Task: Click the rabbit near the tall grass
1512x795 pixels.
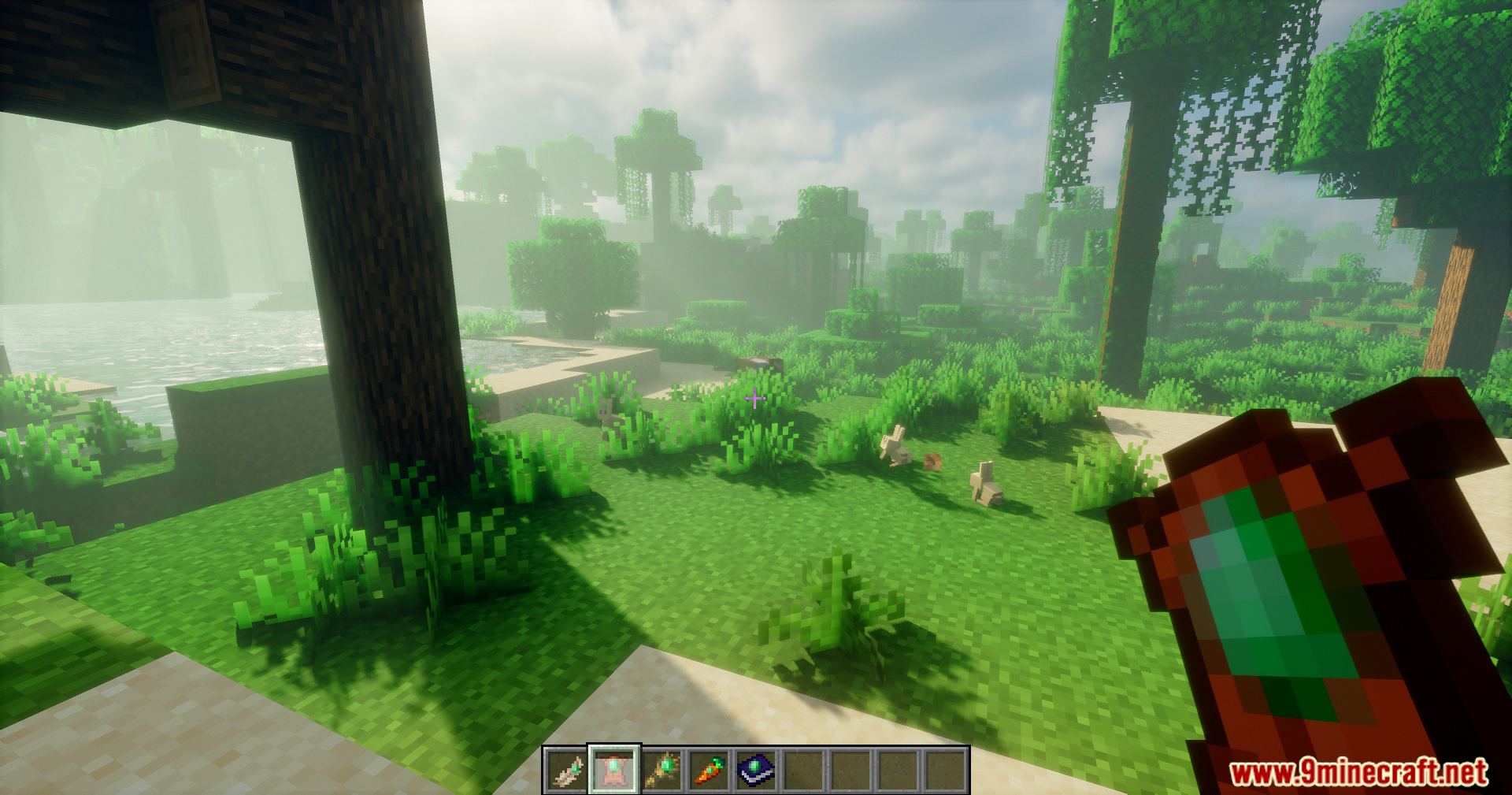Action: (893, 451)
